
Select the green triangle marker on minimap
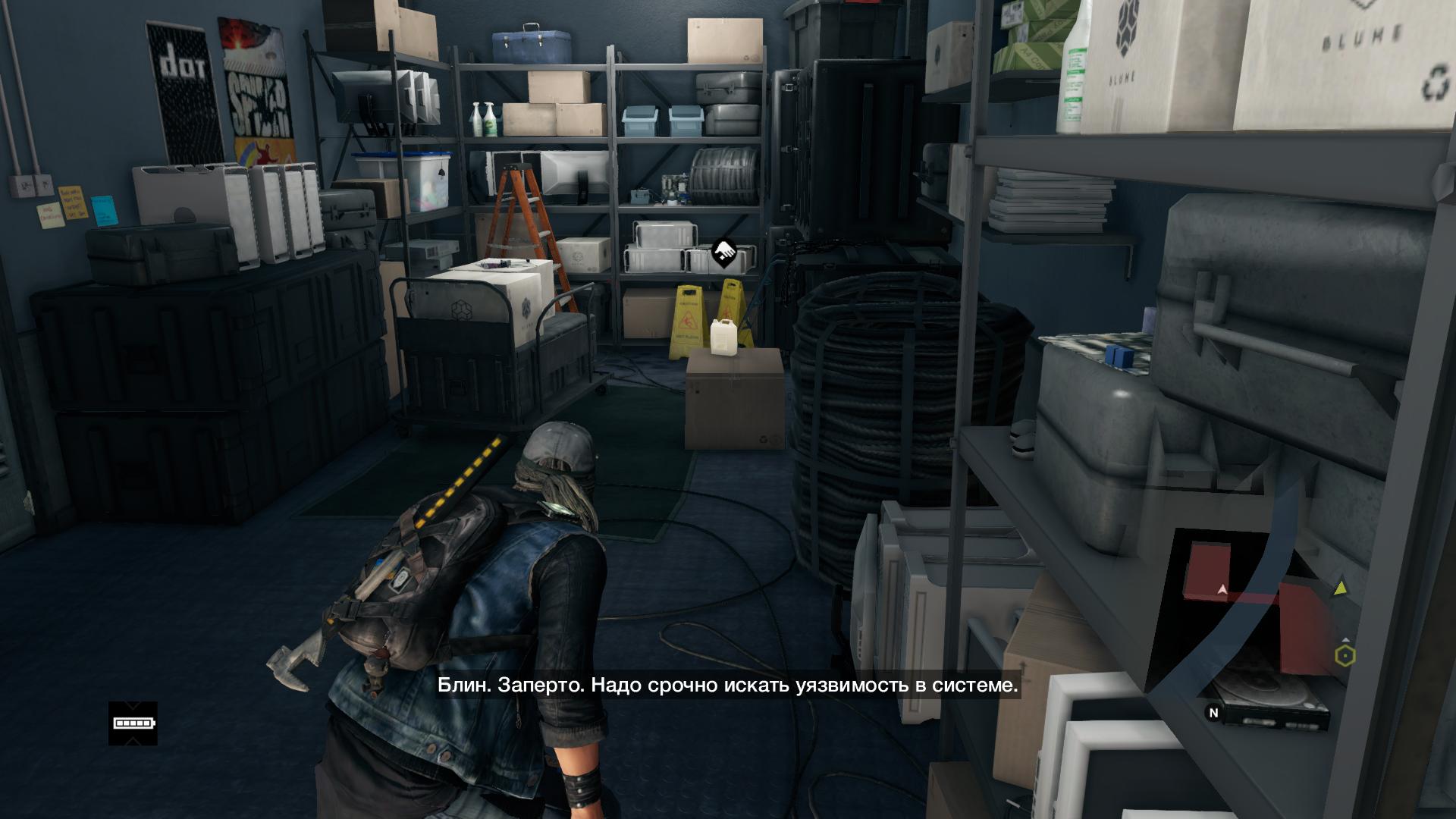[x=1340, y=587]
